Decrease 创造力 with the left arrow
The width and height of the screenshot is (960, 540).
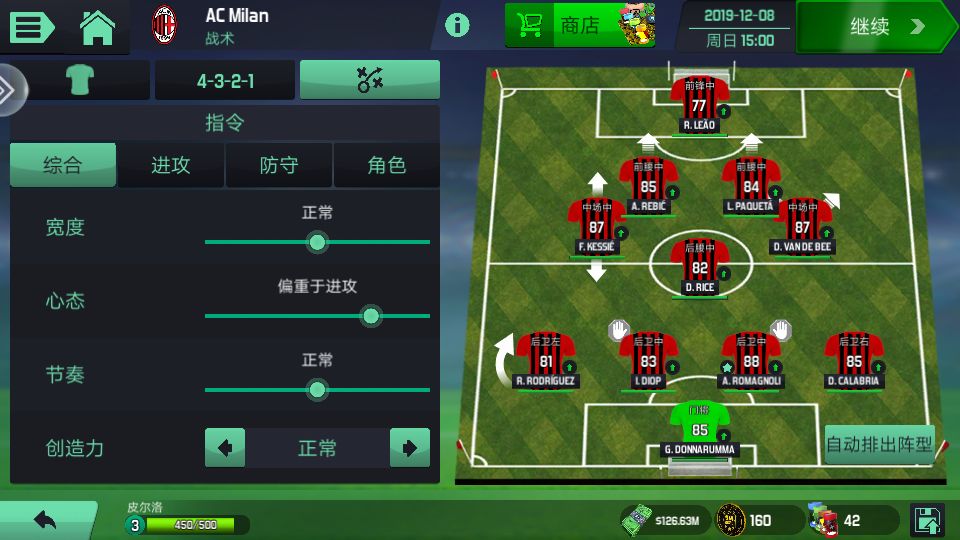point(225,448)
